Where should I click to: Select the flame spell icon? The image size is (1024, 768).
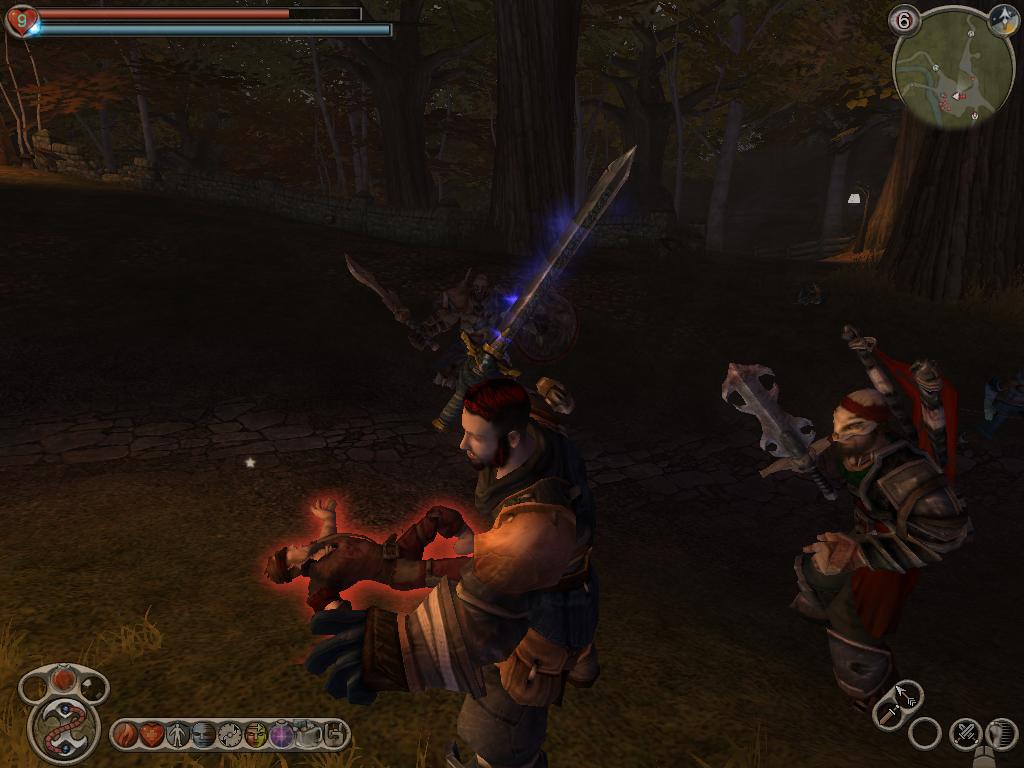pos(125,735)
